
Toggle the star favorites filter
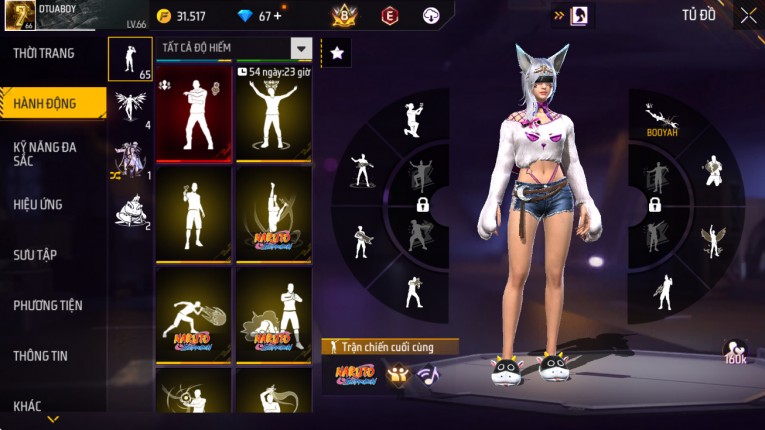337,53
